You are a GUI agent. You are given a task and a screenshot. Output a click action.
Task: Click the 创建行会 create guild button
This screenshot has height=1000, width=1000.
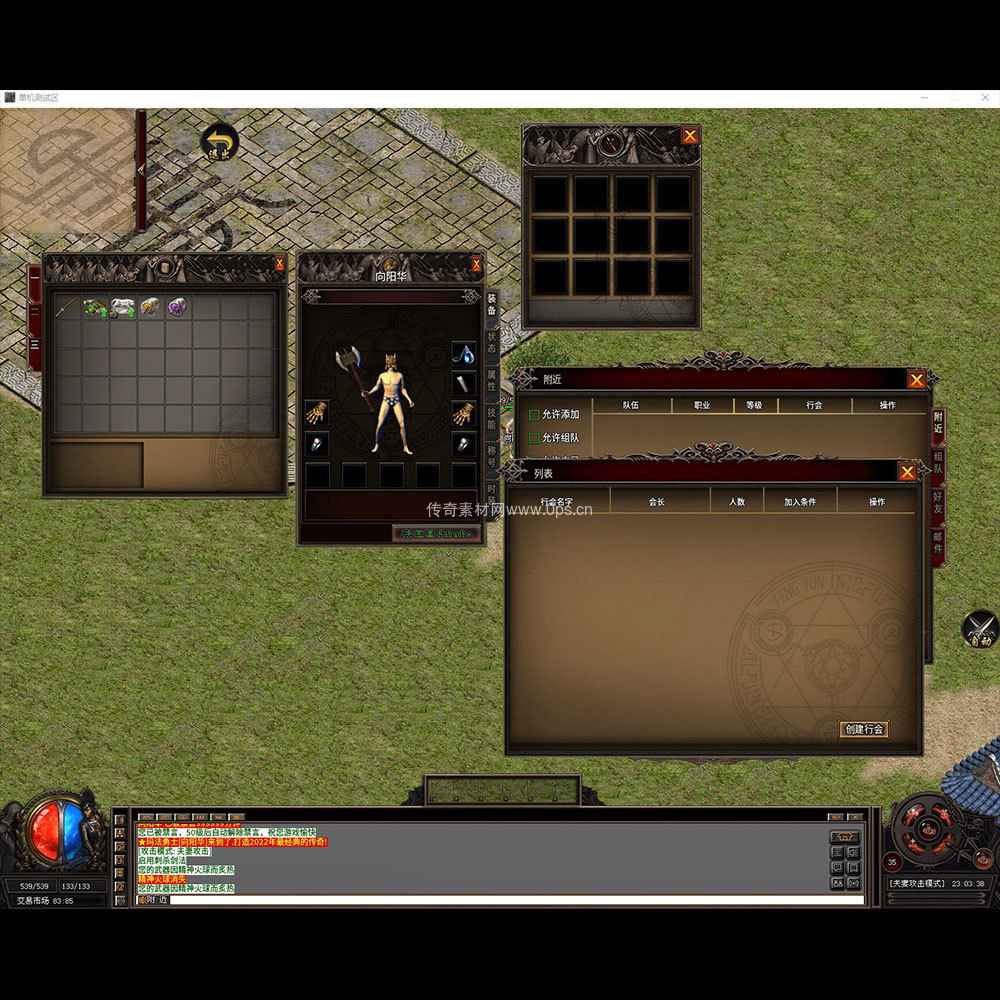pos(863,729)
